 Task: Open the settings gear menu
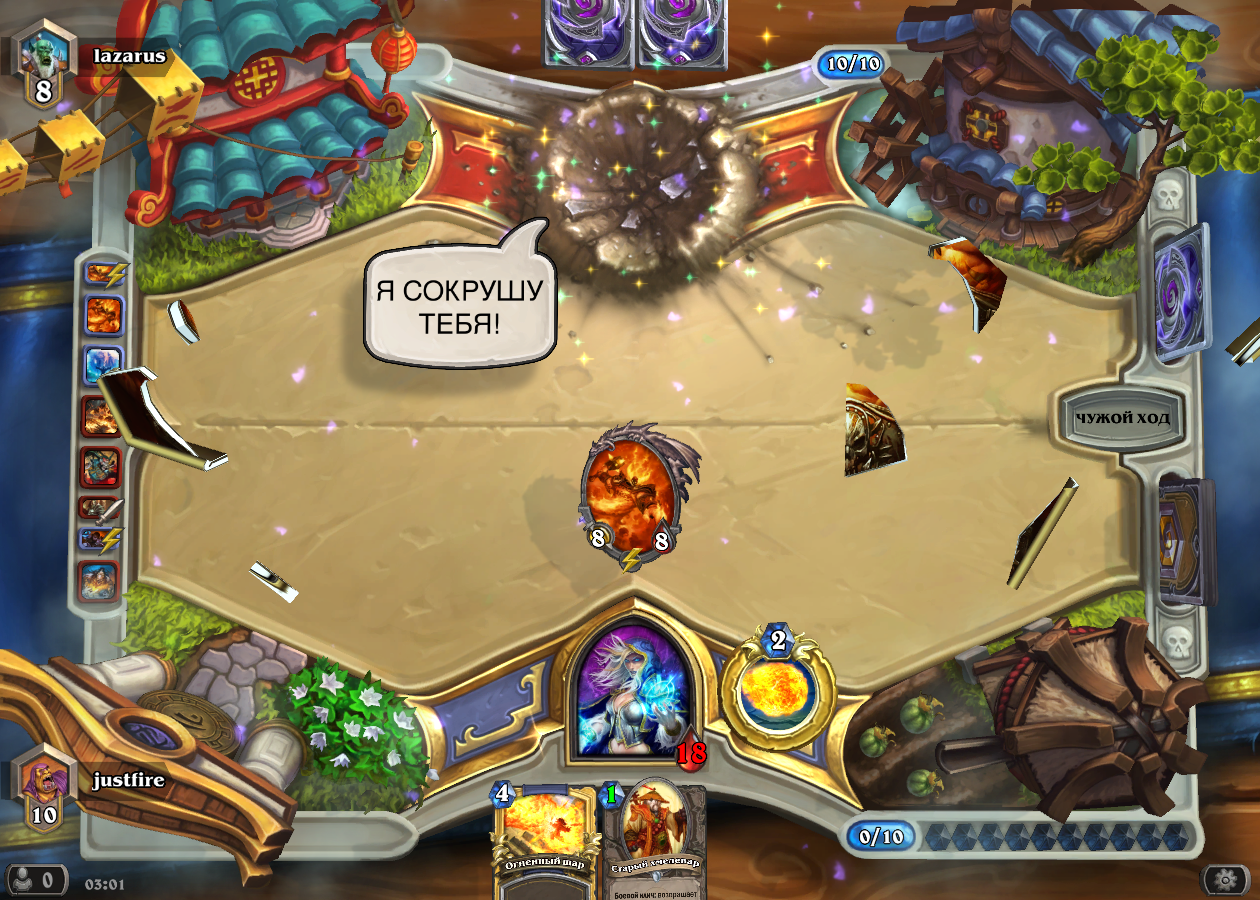1226,880
